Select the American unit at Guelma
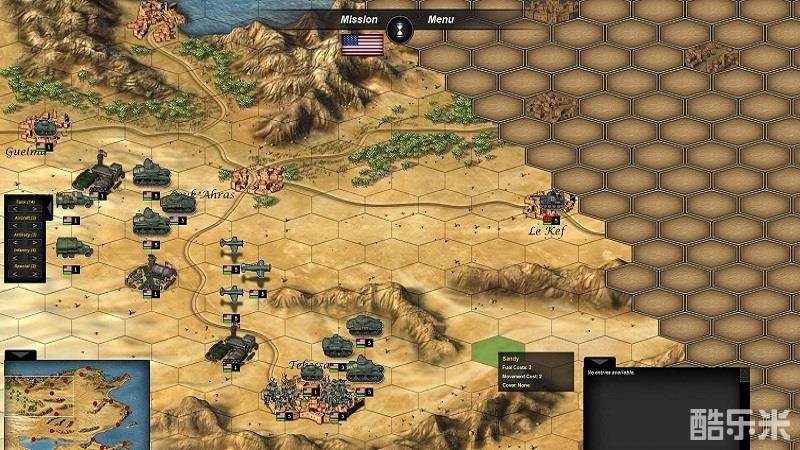The image size is (800, 450). click(43, 129)
